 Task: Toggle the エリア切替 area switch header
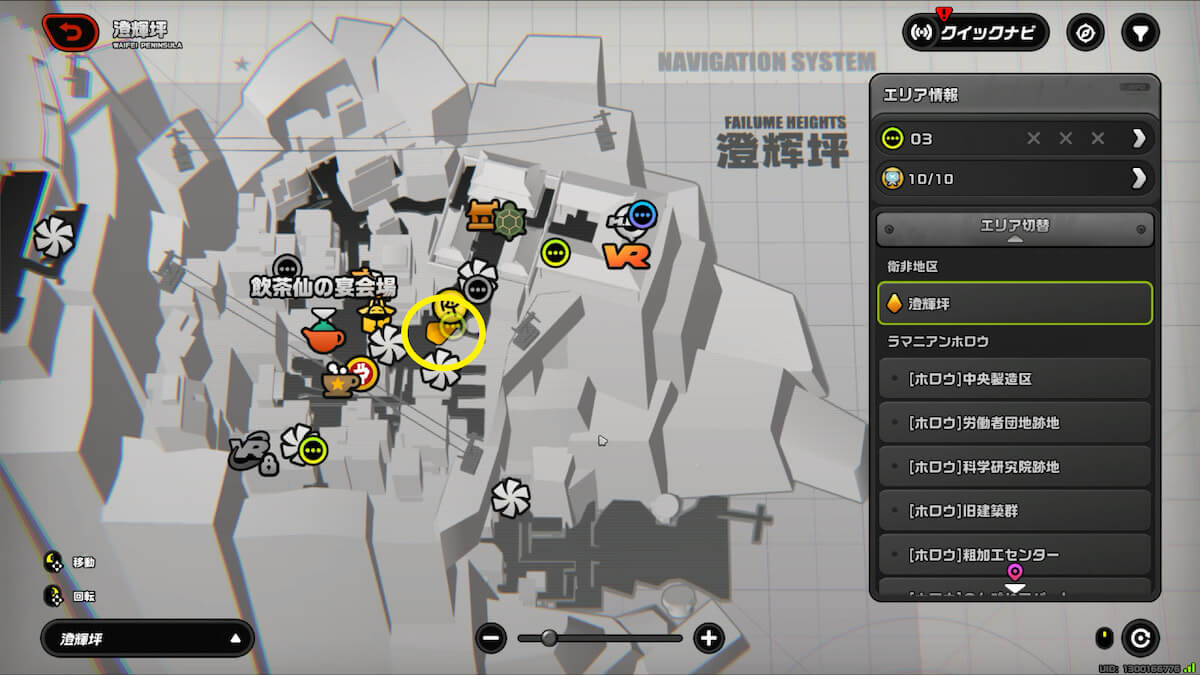point(1014,228)
